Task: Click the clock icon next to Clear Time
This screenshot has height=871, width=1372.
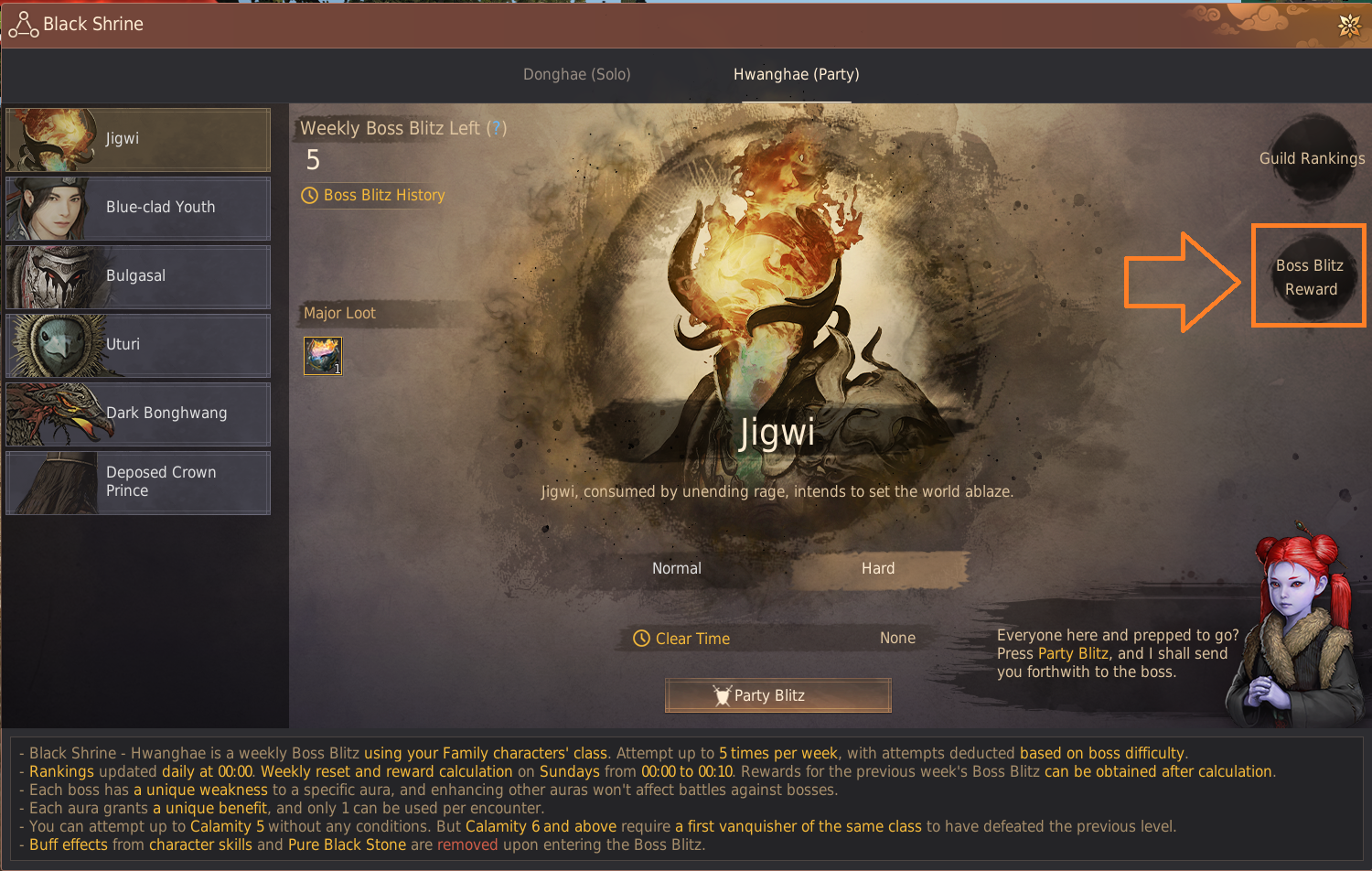Action: pos(641,638)
